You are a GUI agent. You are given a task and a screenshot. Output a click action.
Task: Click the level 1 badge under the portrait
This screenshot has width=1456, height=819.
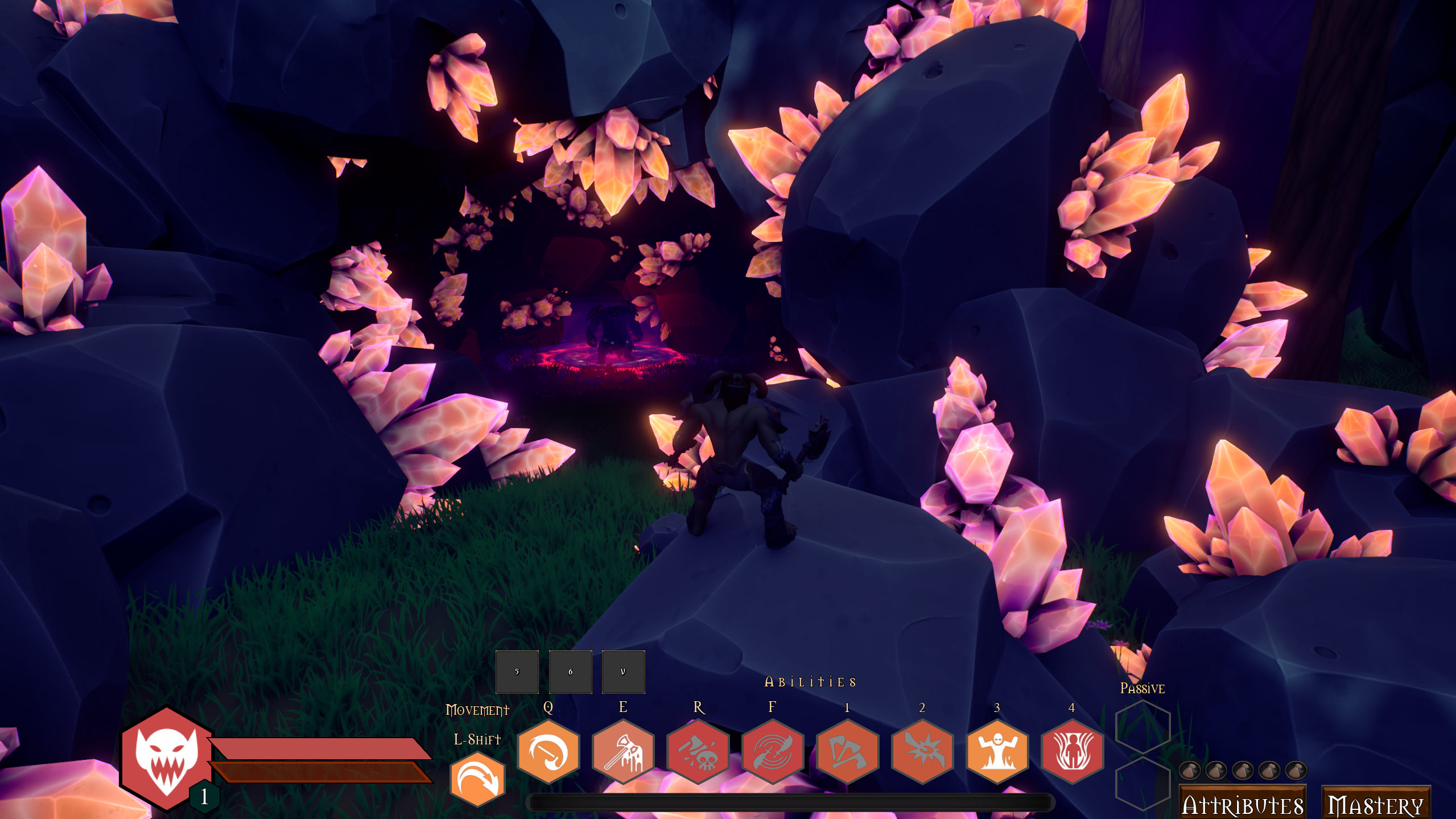click(x=205, y=797)
